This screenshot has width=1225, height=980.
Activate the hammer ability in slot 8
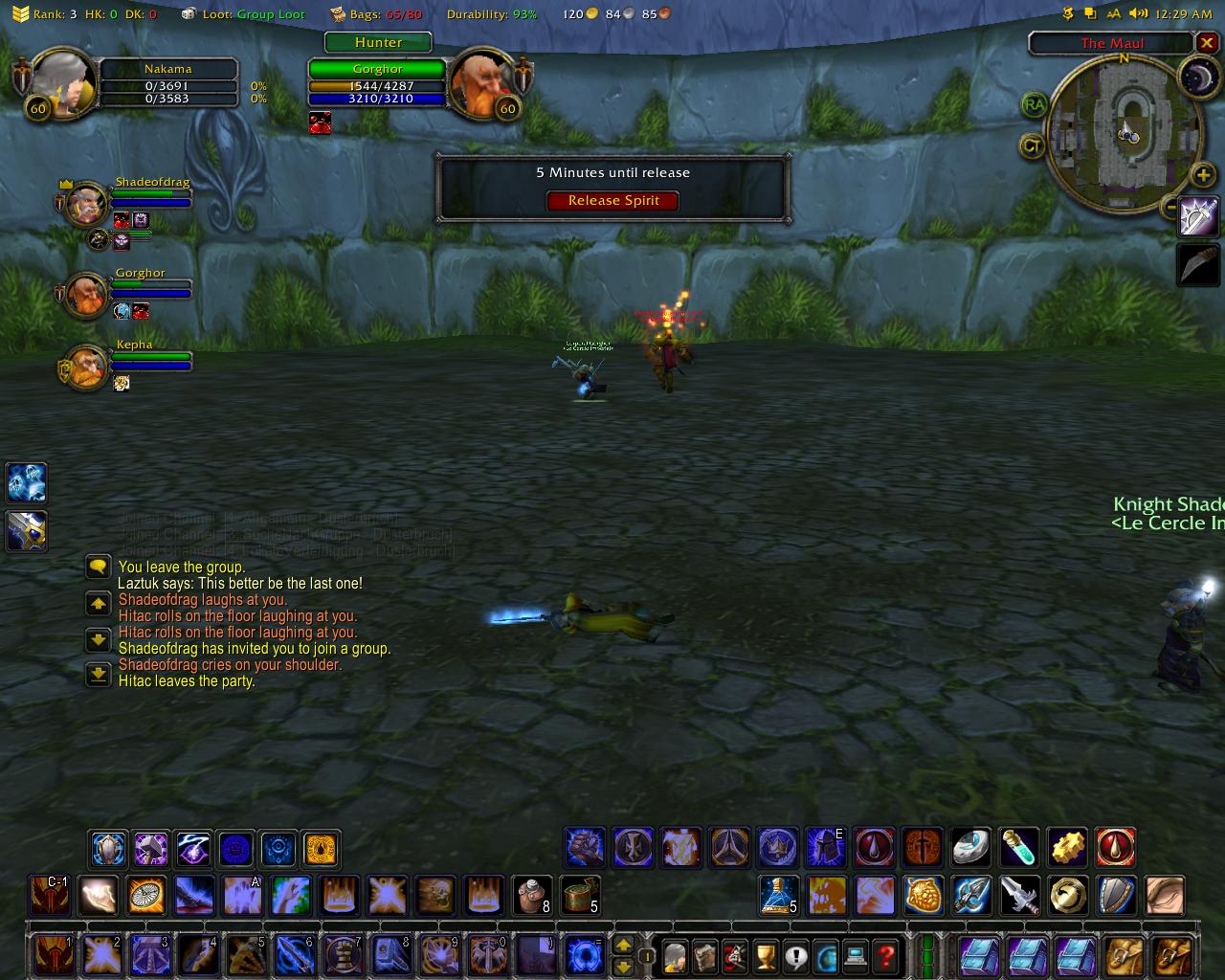point(391,955)
